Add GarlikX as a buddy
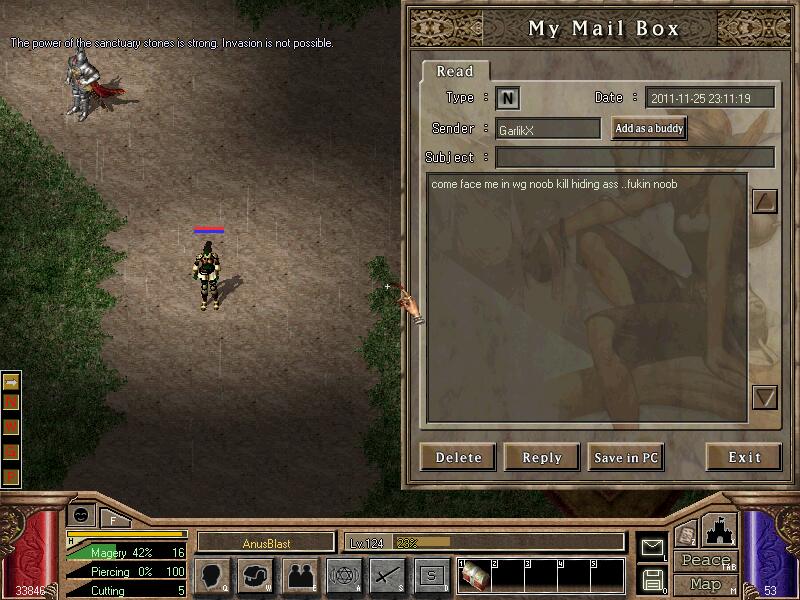The width and height of the screenshot is (800, 600). coord(649,129)
